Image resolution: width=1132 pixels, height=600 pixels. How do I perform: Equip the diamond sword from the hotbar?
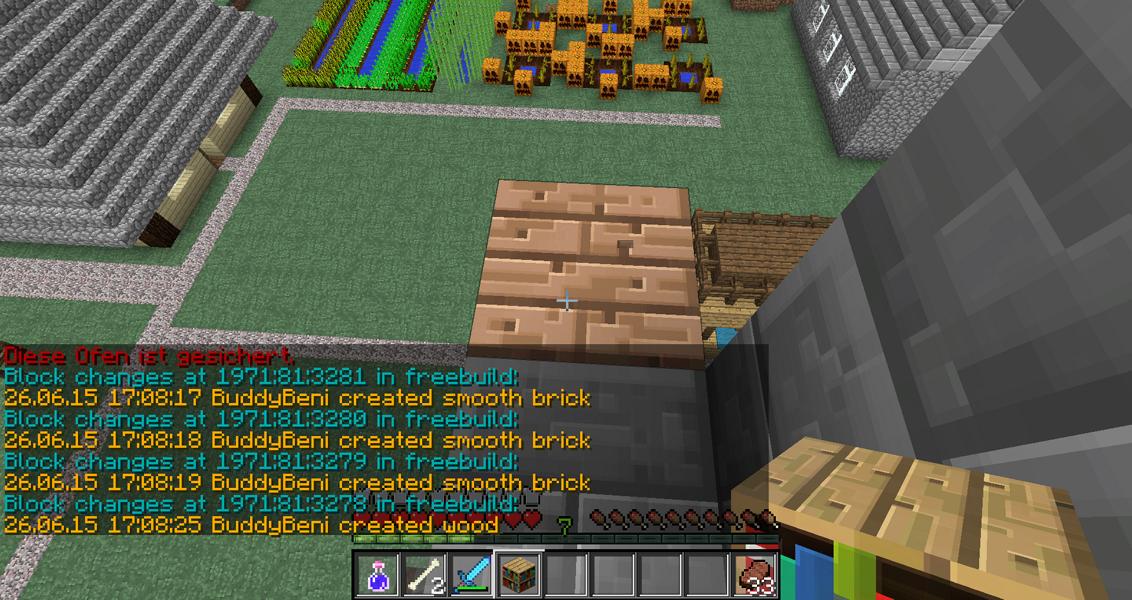point(472,575)
